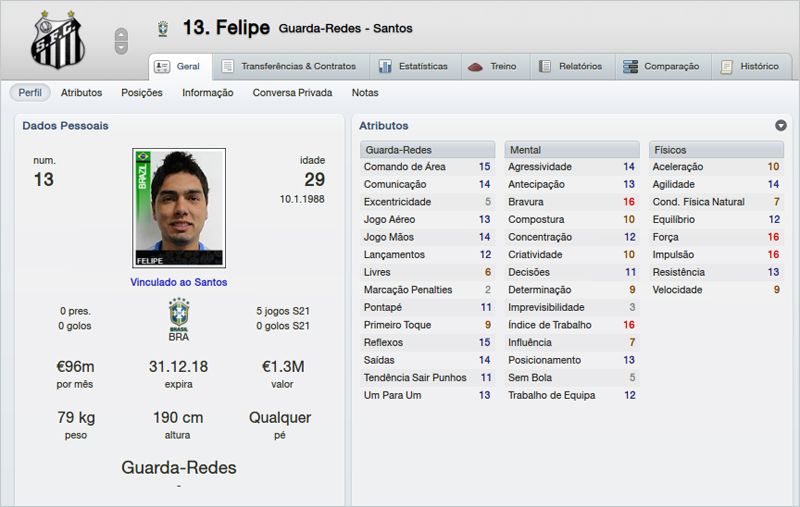
Task: Open Conversa Privada with the player
Action: tap(292, 93)
